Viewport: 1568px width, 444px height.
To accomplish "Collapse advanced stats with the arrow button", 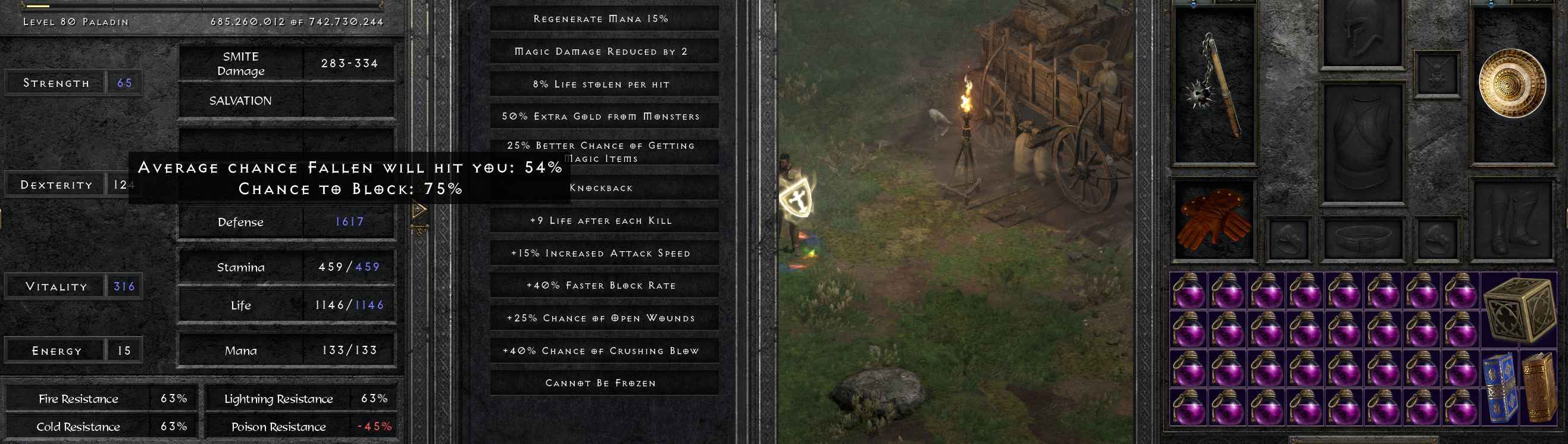I will tap(419, 211).
